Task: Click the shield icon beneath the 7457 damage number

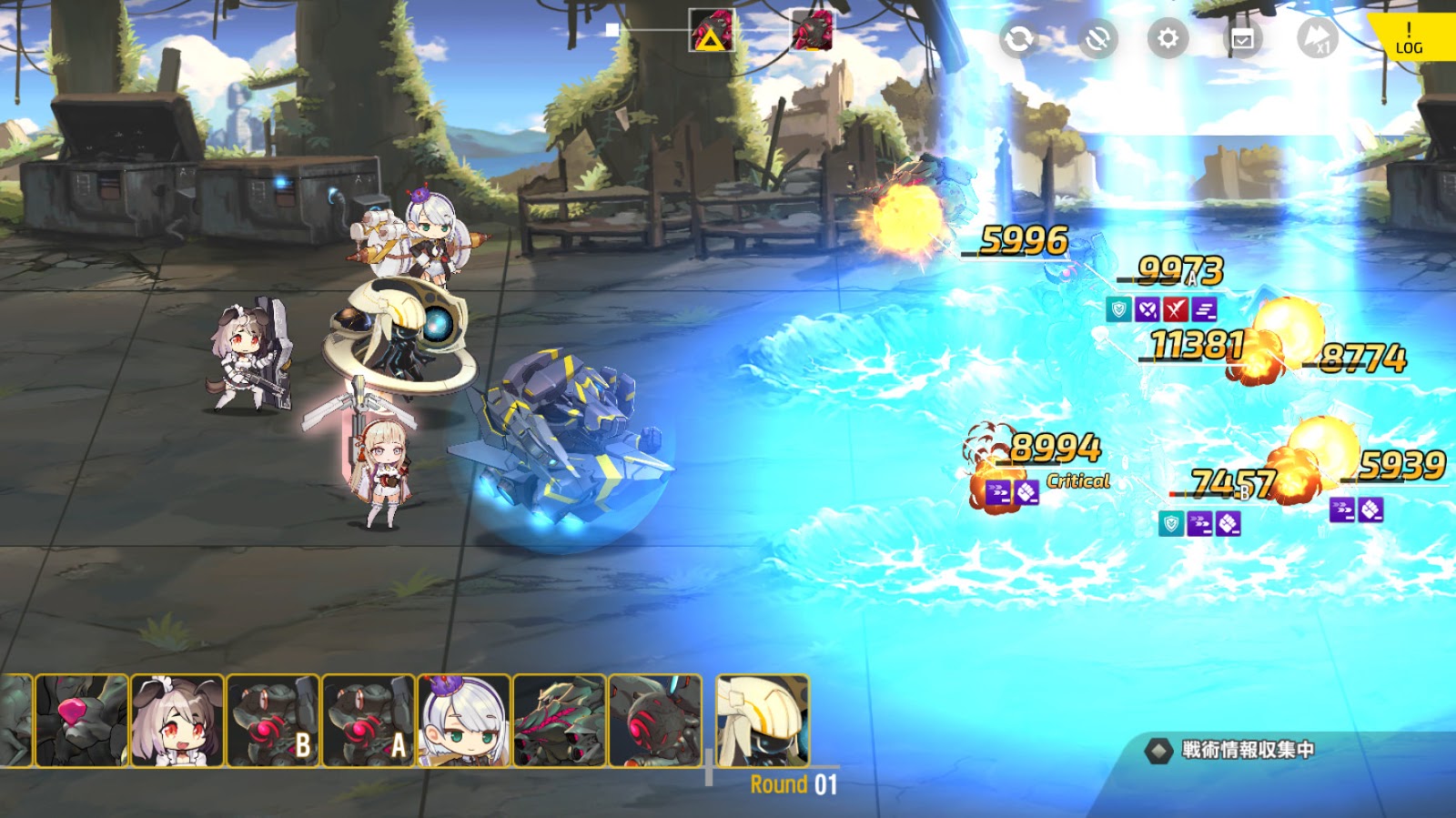Action: [x=1171, y=522]
